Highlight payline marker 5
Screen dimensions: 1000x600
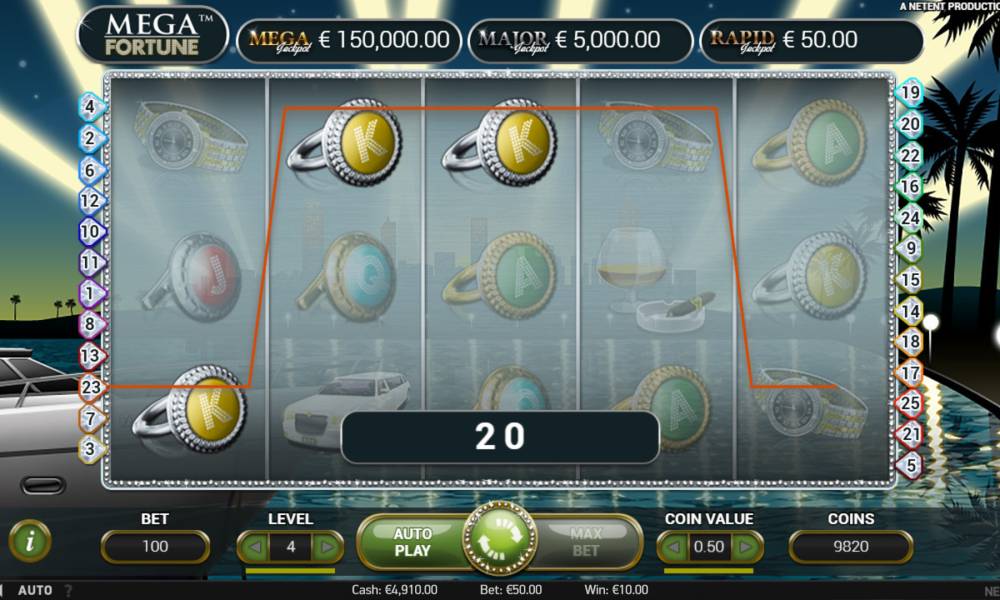pos(910,464)
